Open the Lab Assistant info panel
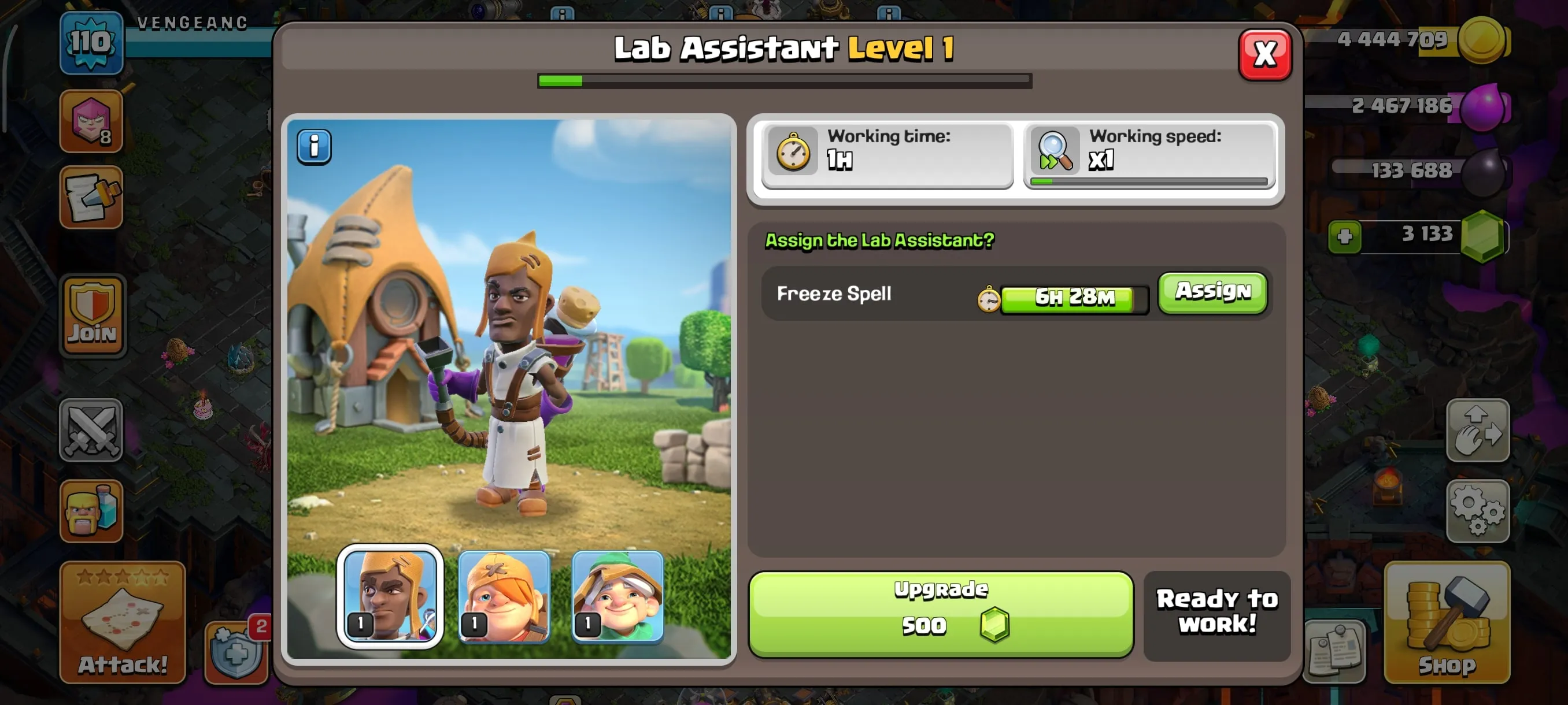The image size is (1568, 705). click(314, 146)
